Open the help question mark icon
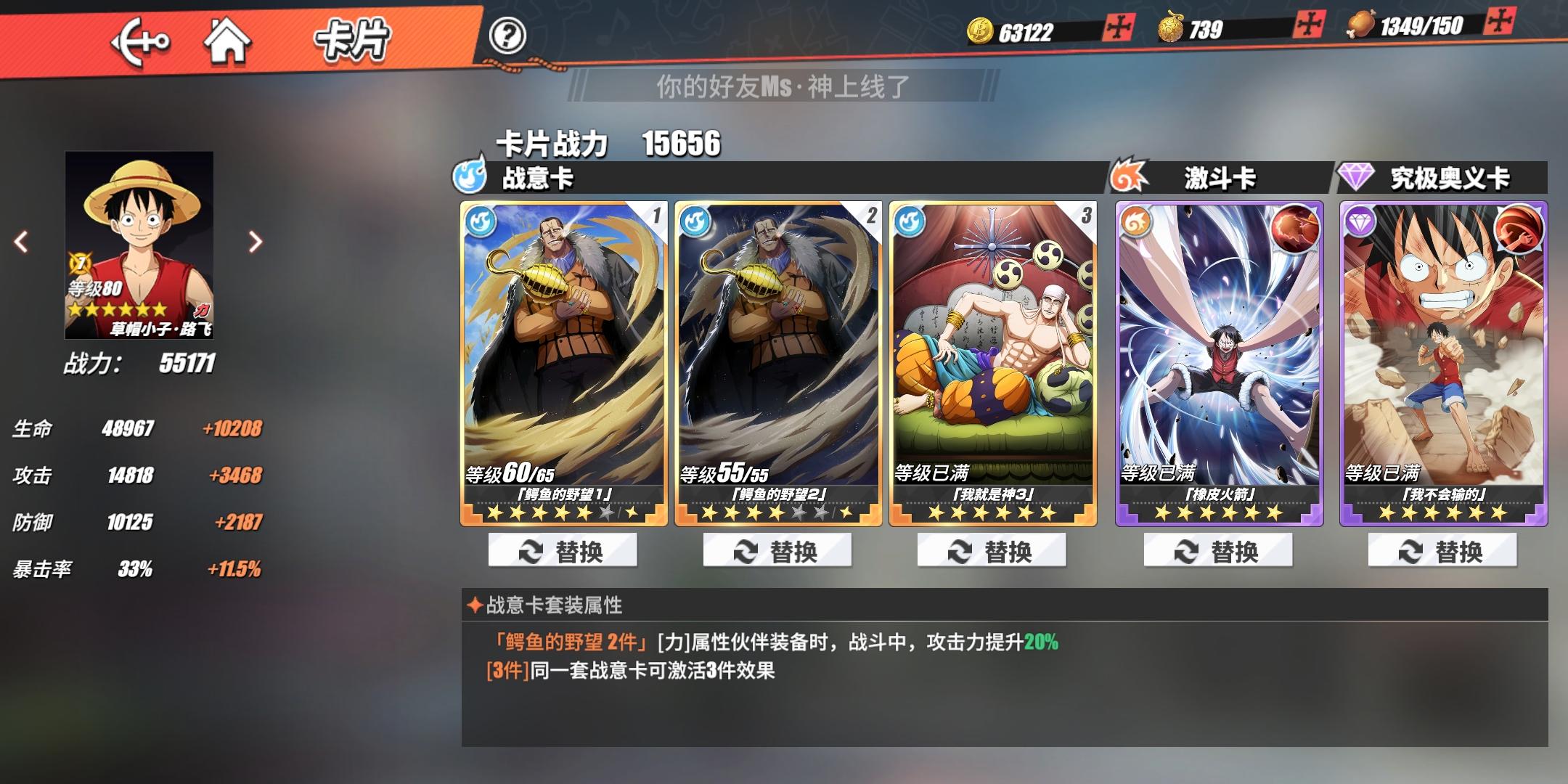The width and height of the screenshot is (1568, 784). (510, 35)
